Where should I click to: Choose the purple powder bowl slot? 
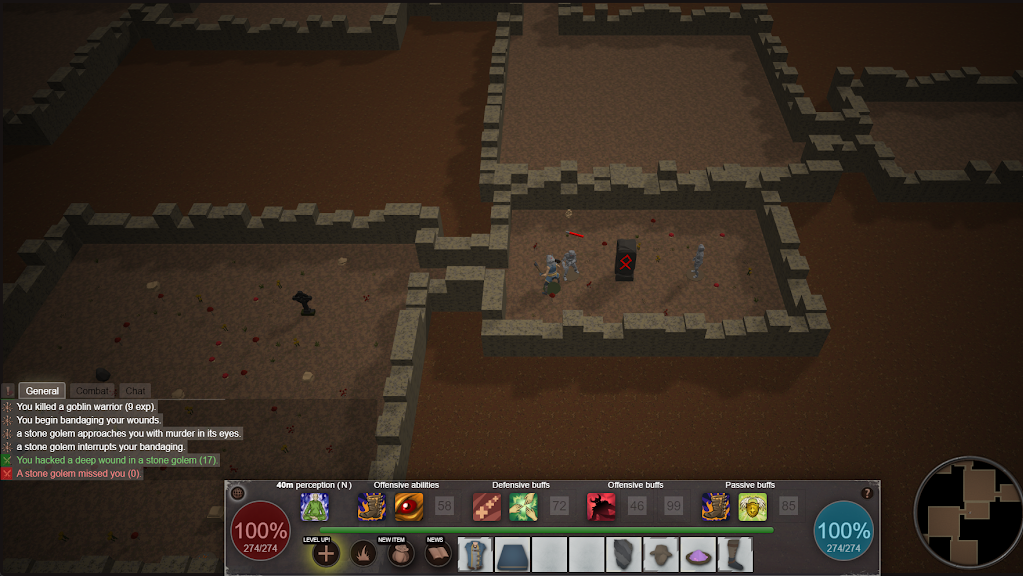697,554
